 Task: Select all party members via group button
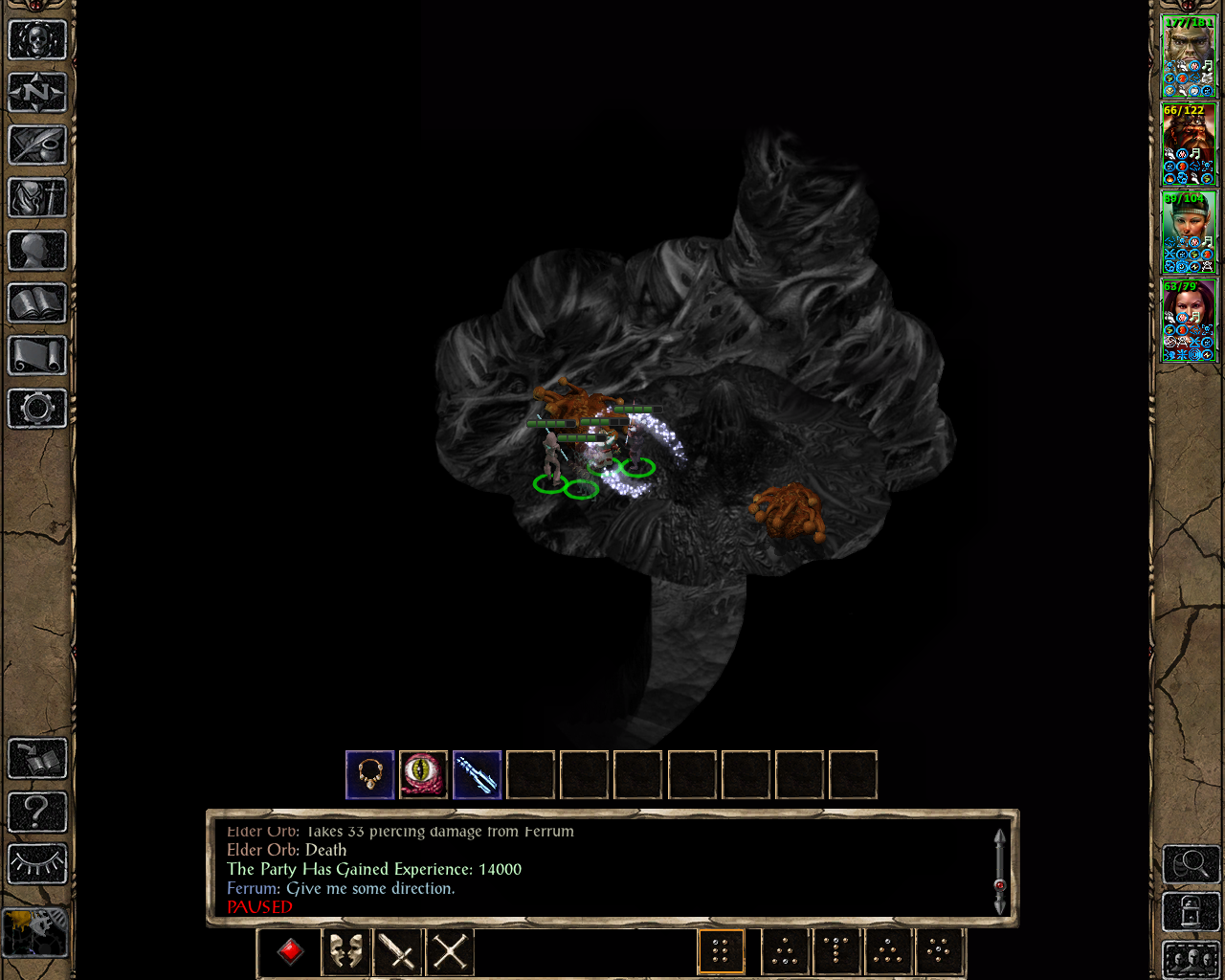pos(1192,959)
